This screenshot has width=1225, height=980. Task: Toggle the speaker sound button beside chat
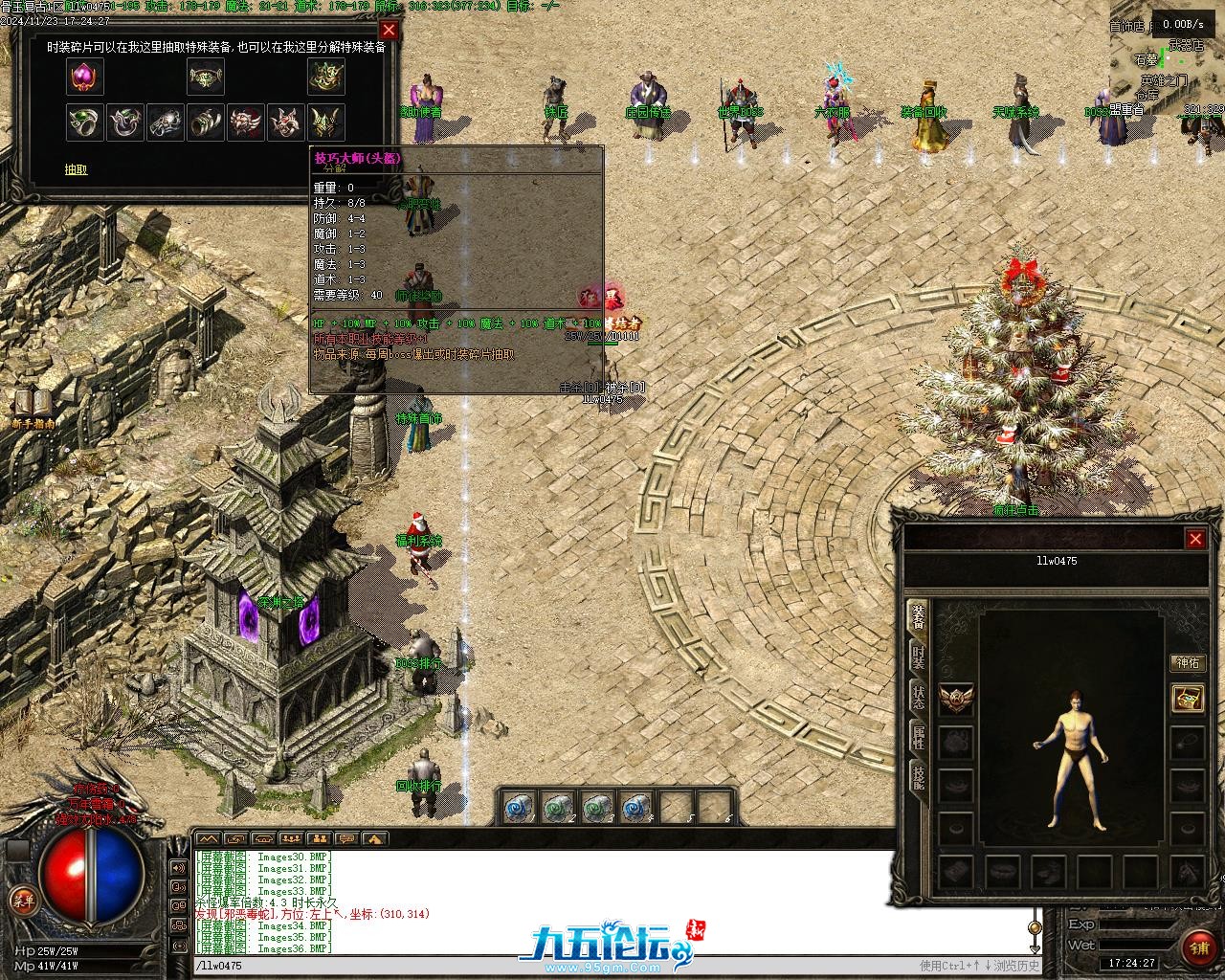(178, 868)
